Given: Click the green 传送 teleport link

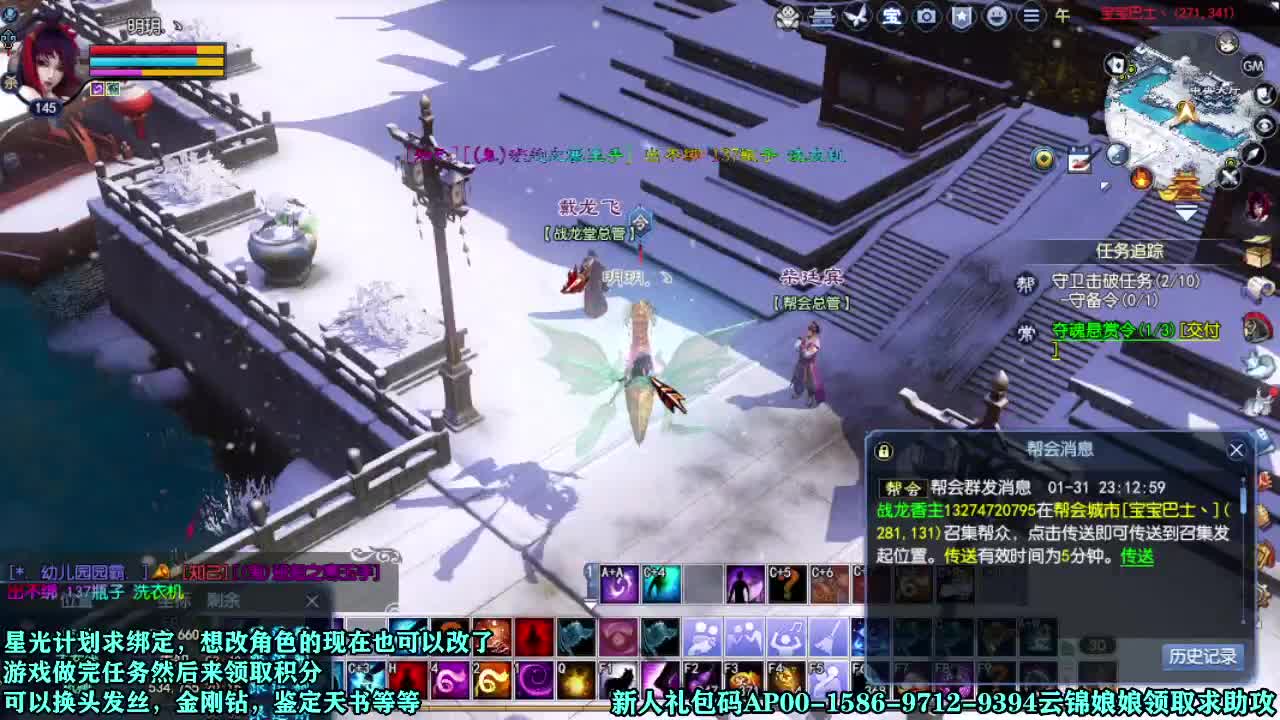Looking at the screenshot, I should point(1138,558).
